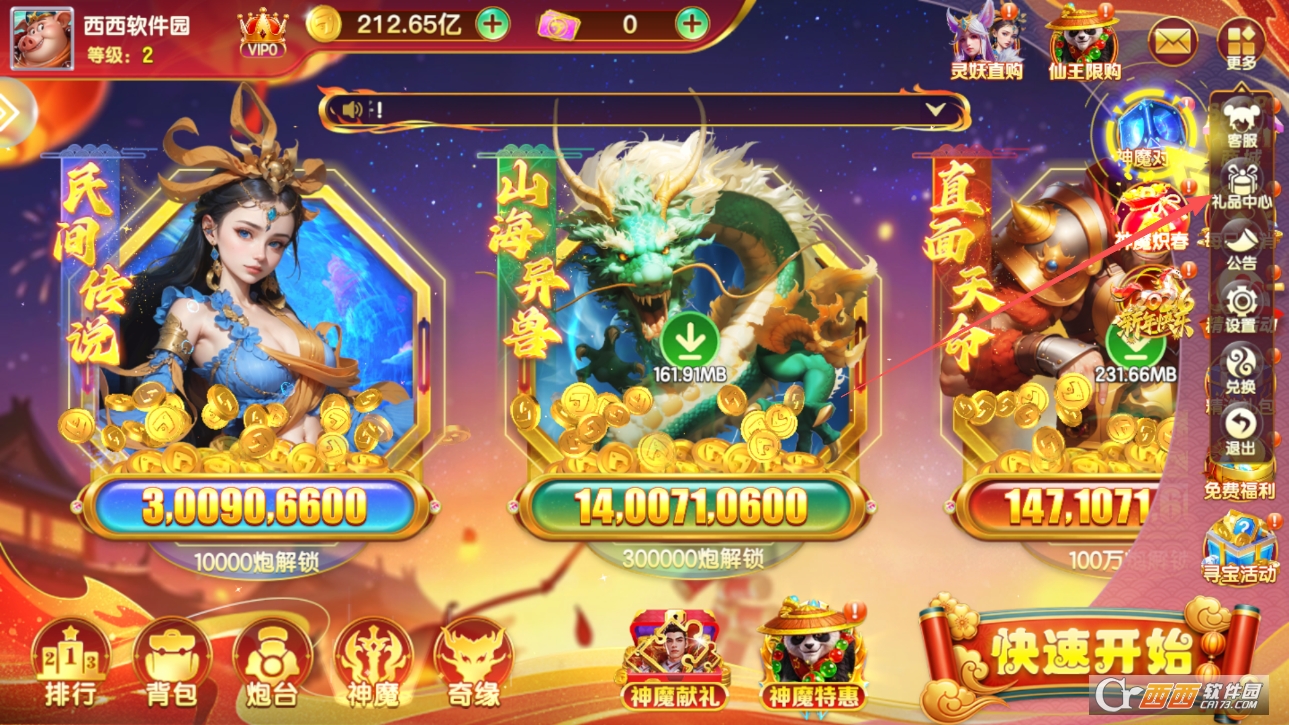The width and height of the screenshot is (1289, 725).
Task: Expand the announcement ticker dropdown arrow
Action: (x=935, y=110)
